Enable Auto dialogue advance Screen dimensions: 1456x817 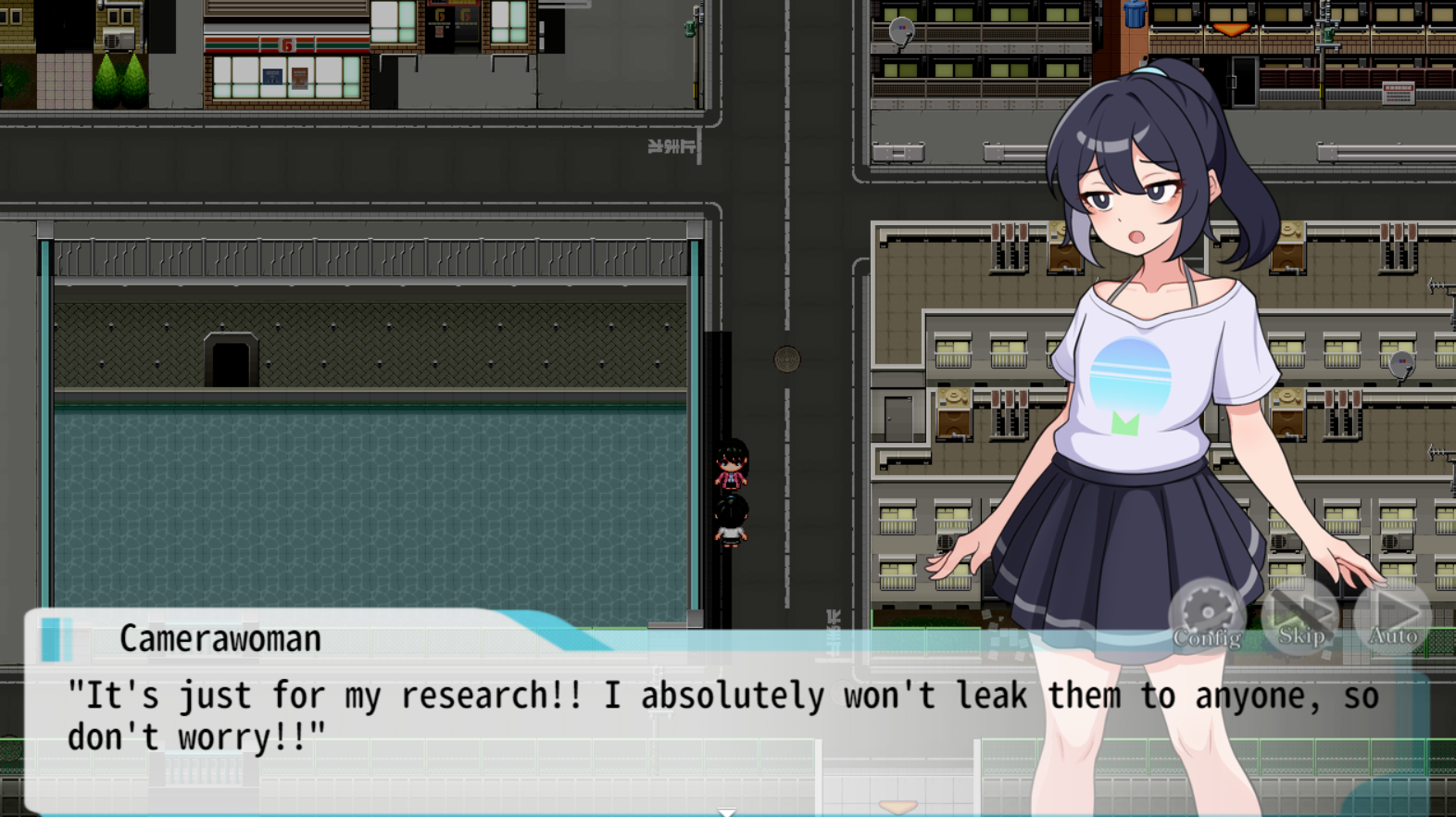[1393, 617]
